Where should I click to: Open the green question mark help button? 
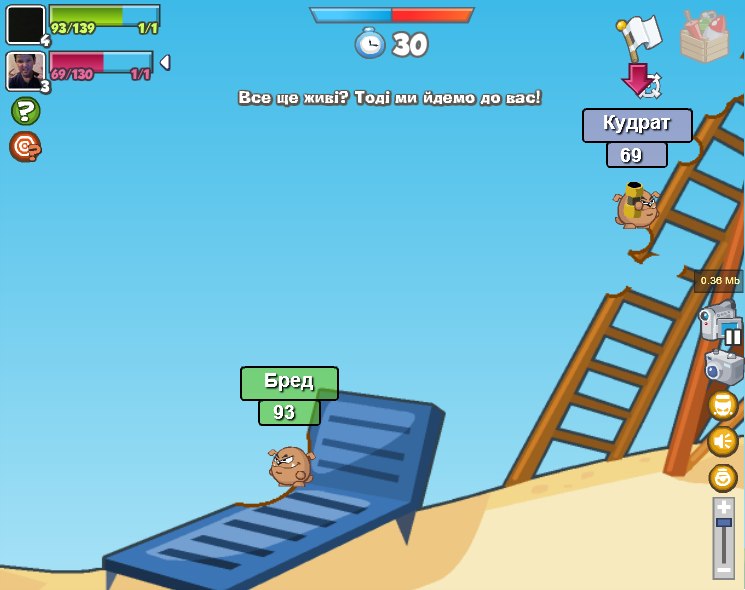25,111
